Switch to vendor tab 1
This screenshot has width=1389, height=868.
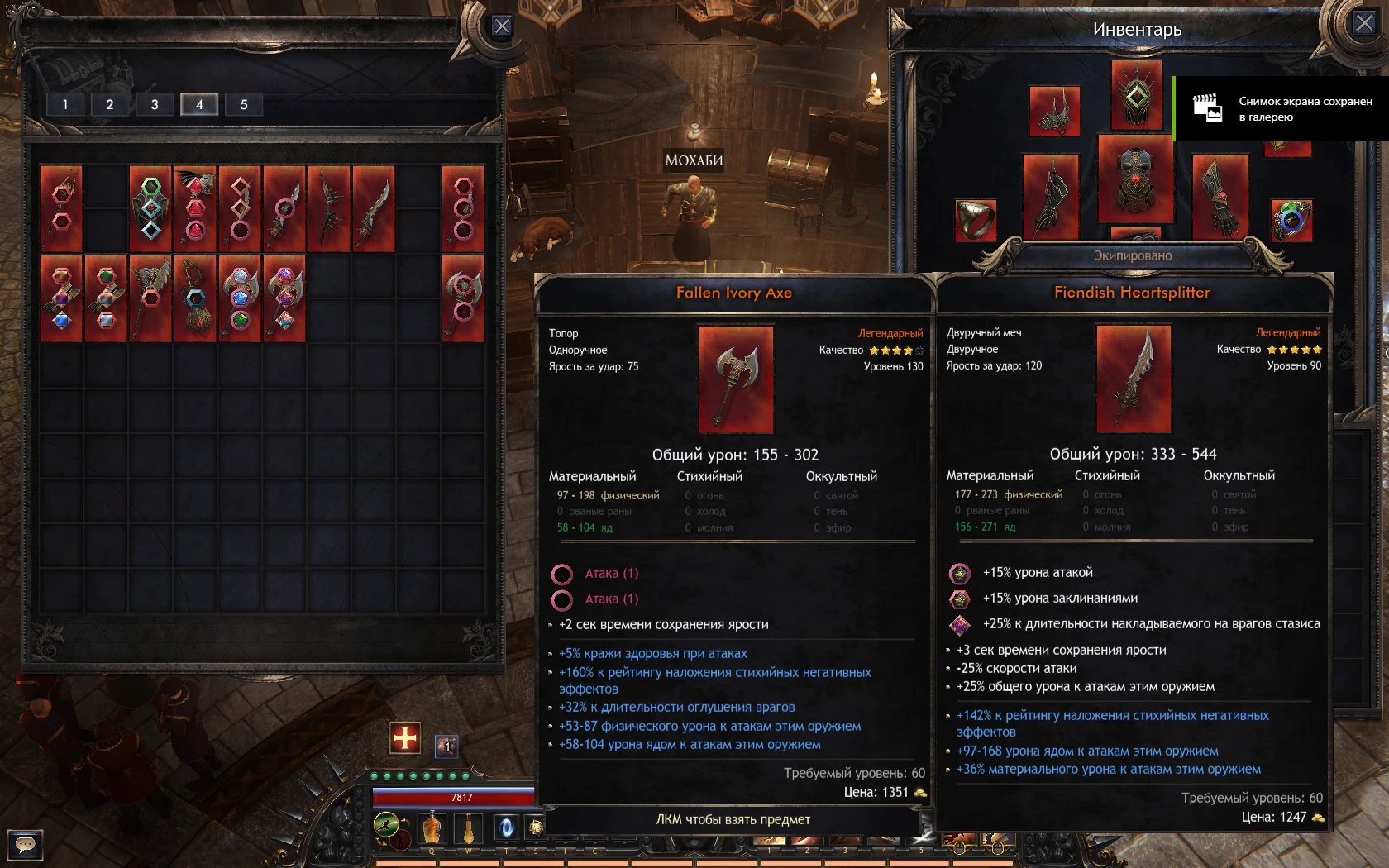[65, 104]
